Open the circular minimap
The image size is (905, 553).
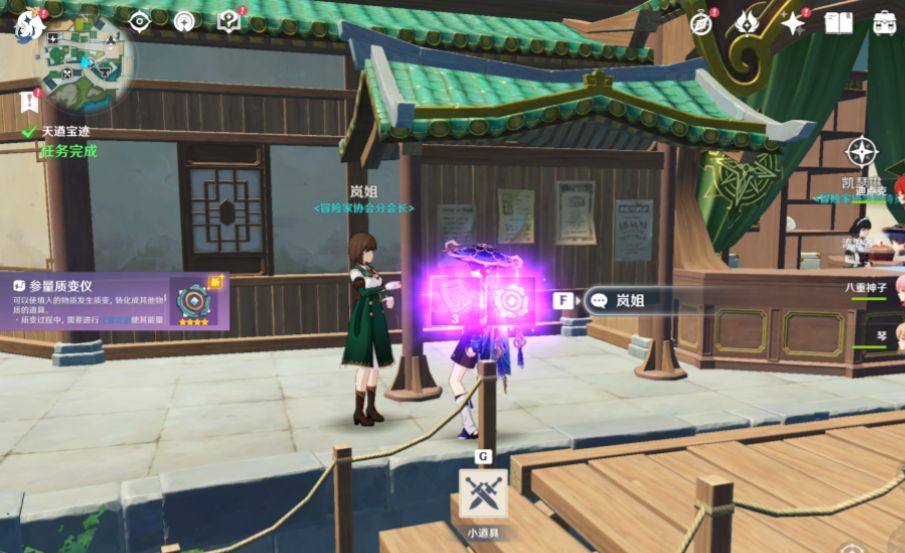(86, 63)
